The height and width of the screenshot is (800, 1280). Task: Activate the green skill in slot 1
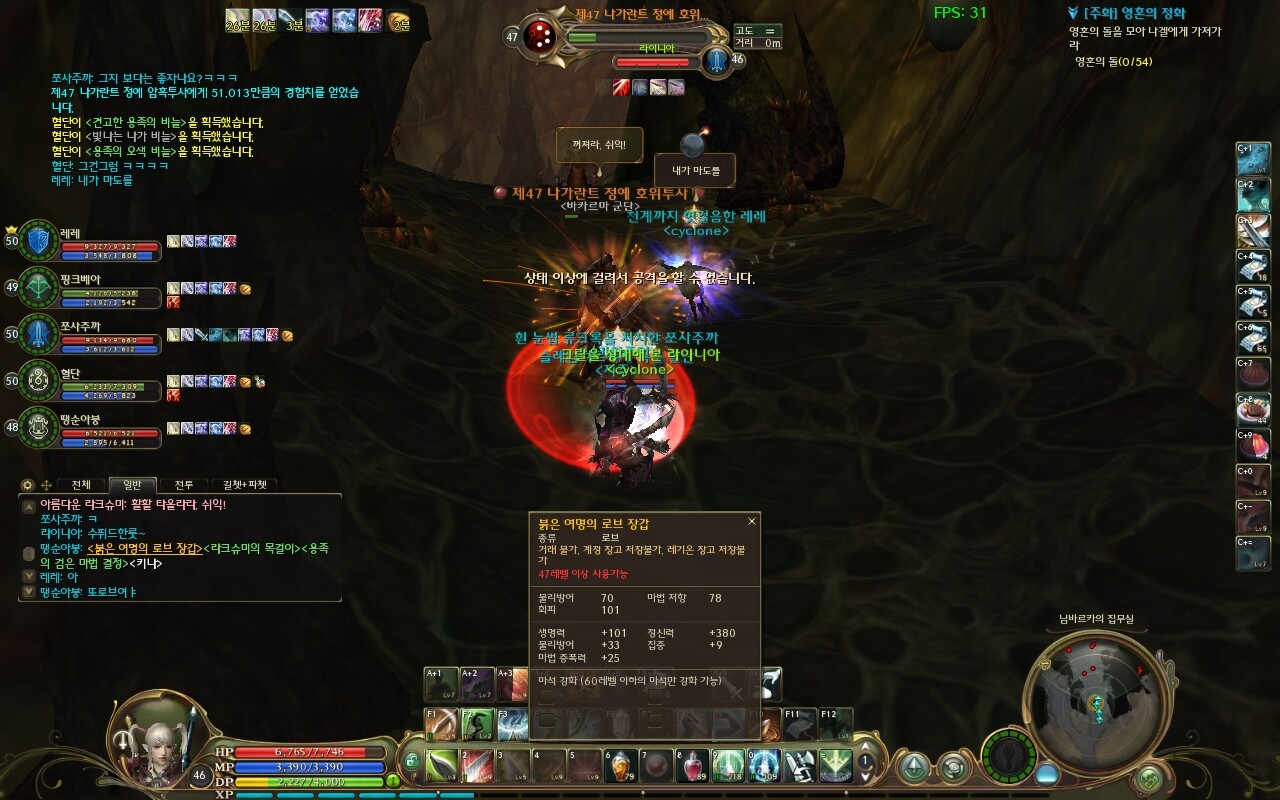443,766
